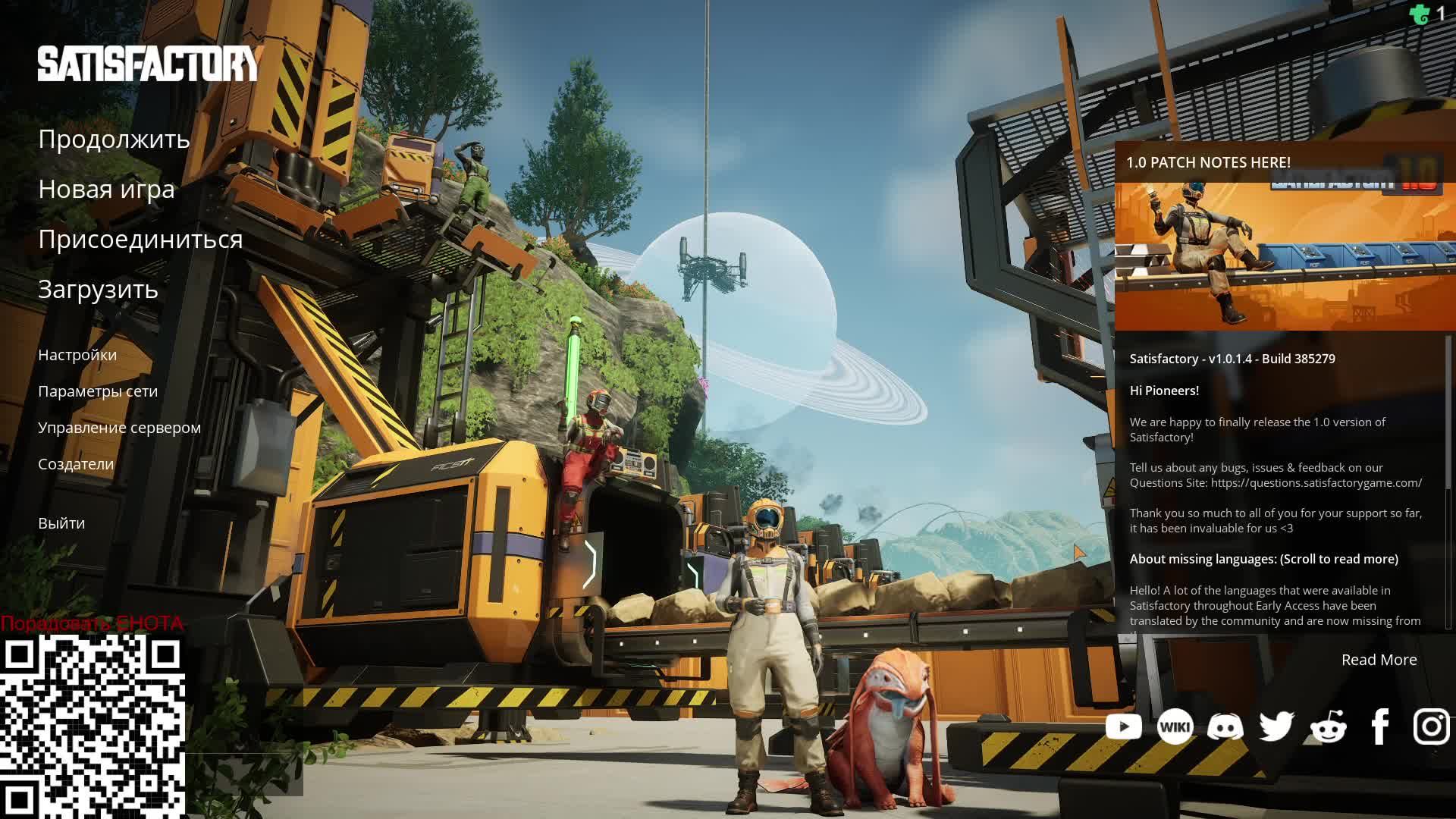Continue the game via Продолжить
The image size is (1456, 819).
pyautogui.click(x=114, y=140)
